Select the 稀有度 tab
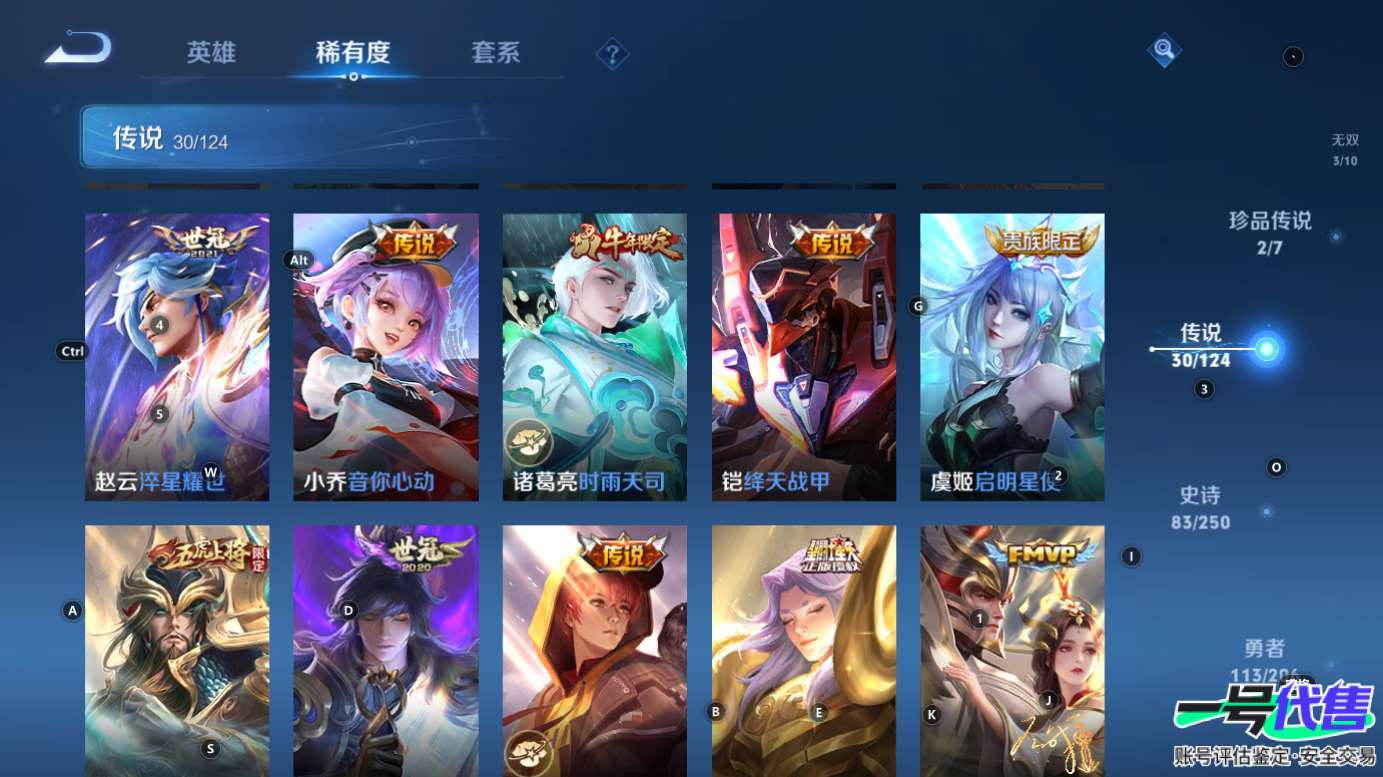This screenshot has width=1383, height=777. tap(352, 53)
